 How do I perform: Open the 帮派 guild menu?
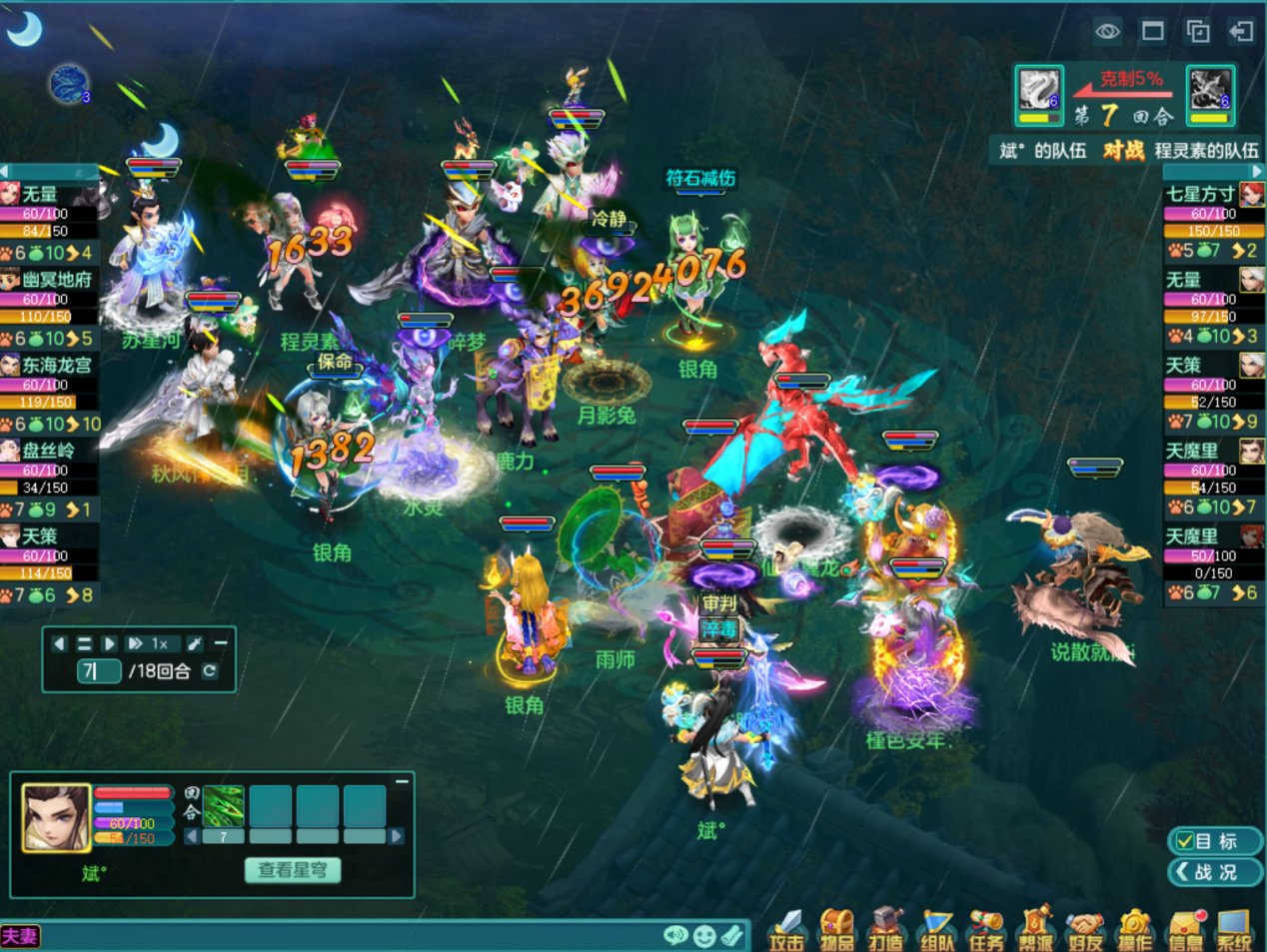[x=1036, y=929]
